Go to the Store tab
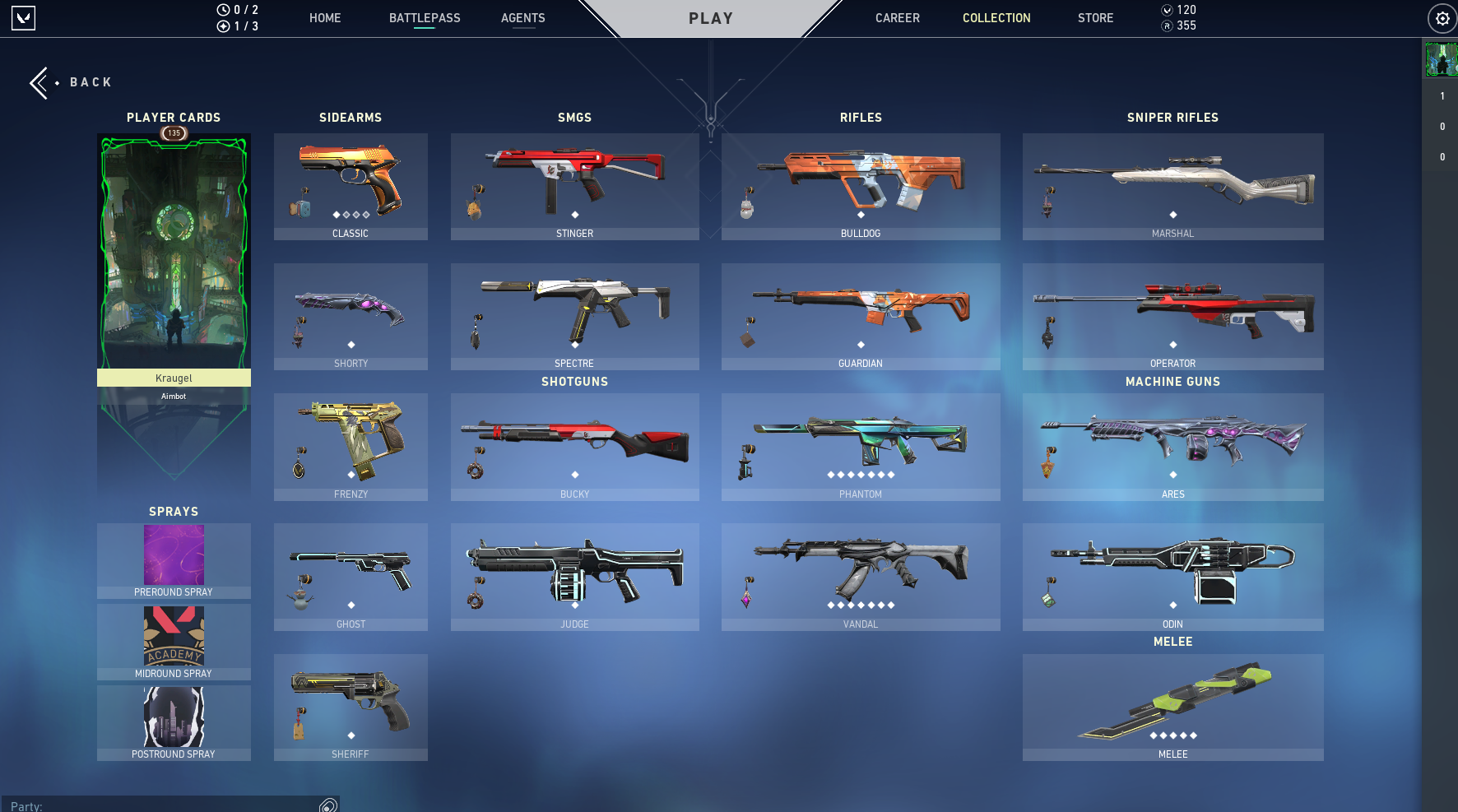The width and height of the screenshot is (1458, 812). point(1095,18)
